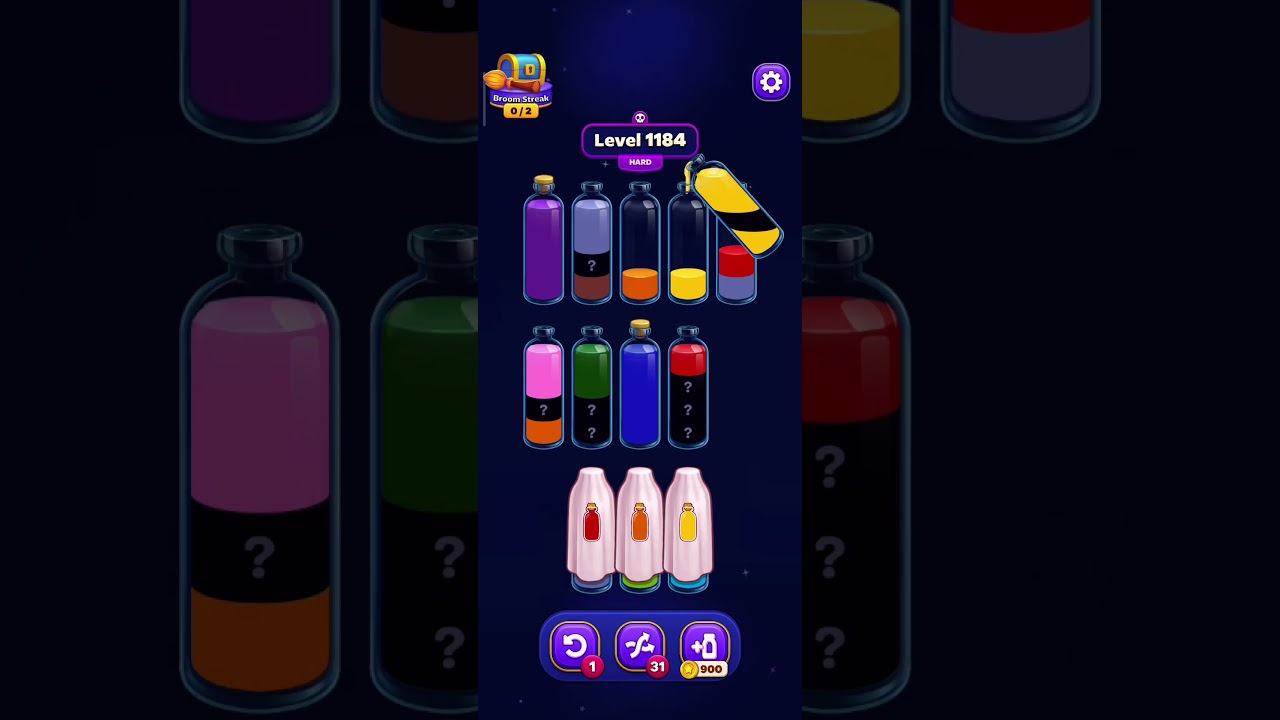Image resolution: width=1280 pixels, height=720 pixels.
Task: Tap the leftmost covered mystery bottle
Action: point(592,525)
